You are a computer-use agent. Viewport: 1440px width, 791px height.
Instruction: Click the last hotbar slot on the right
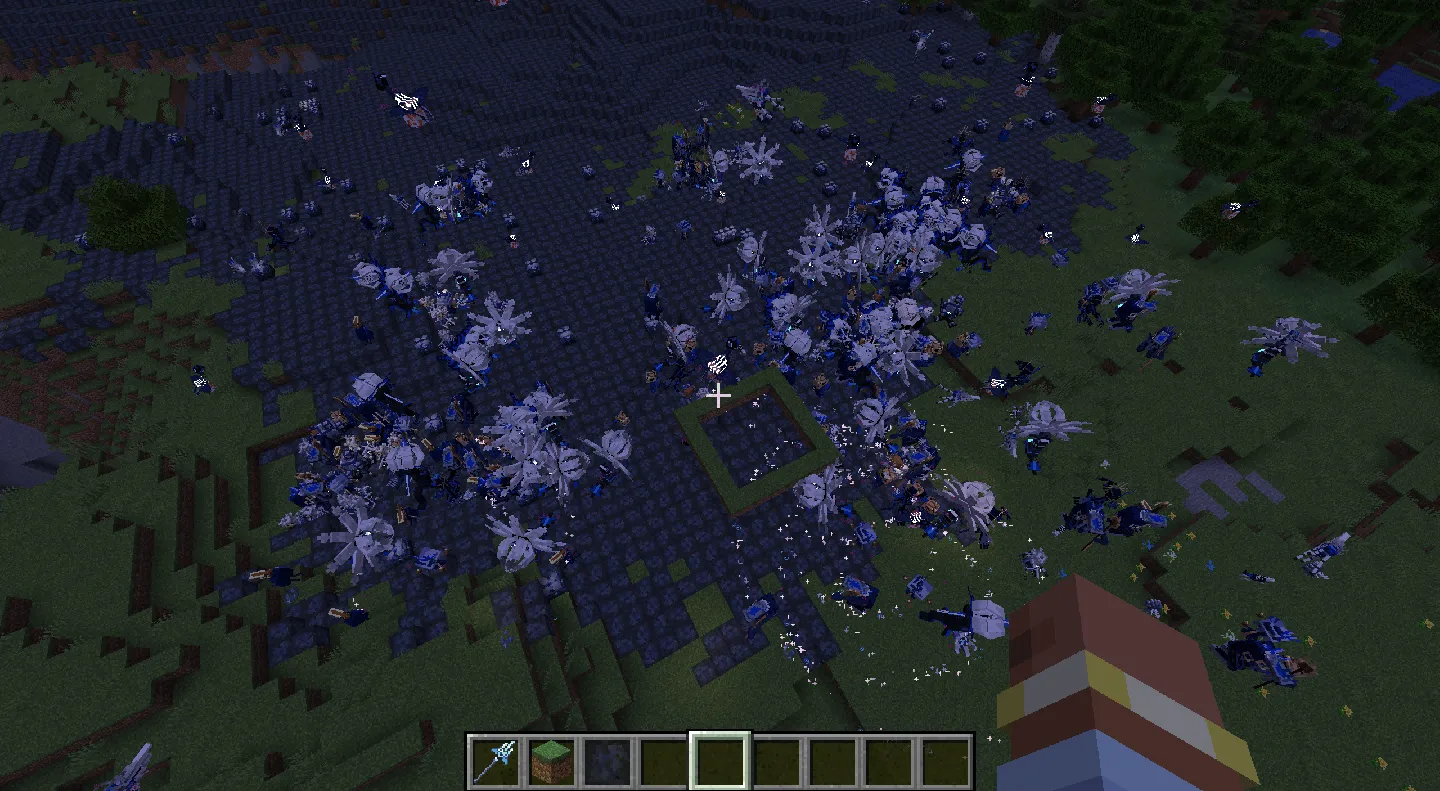(946, 760)
